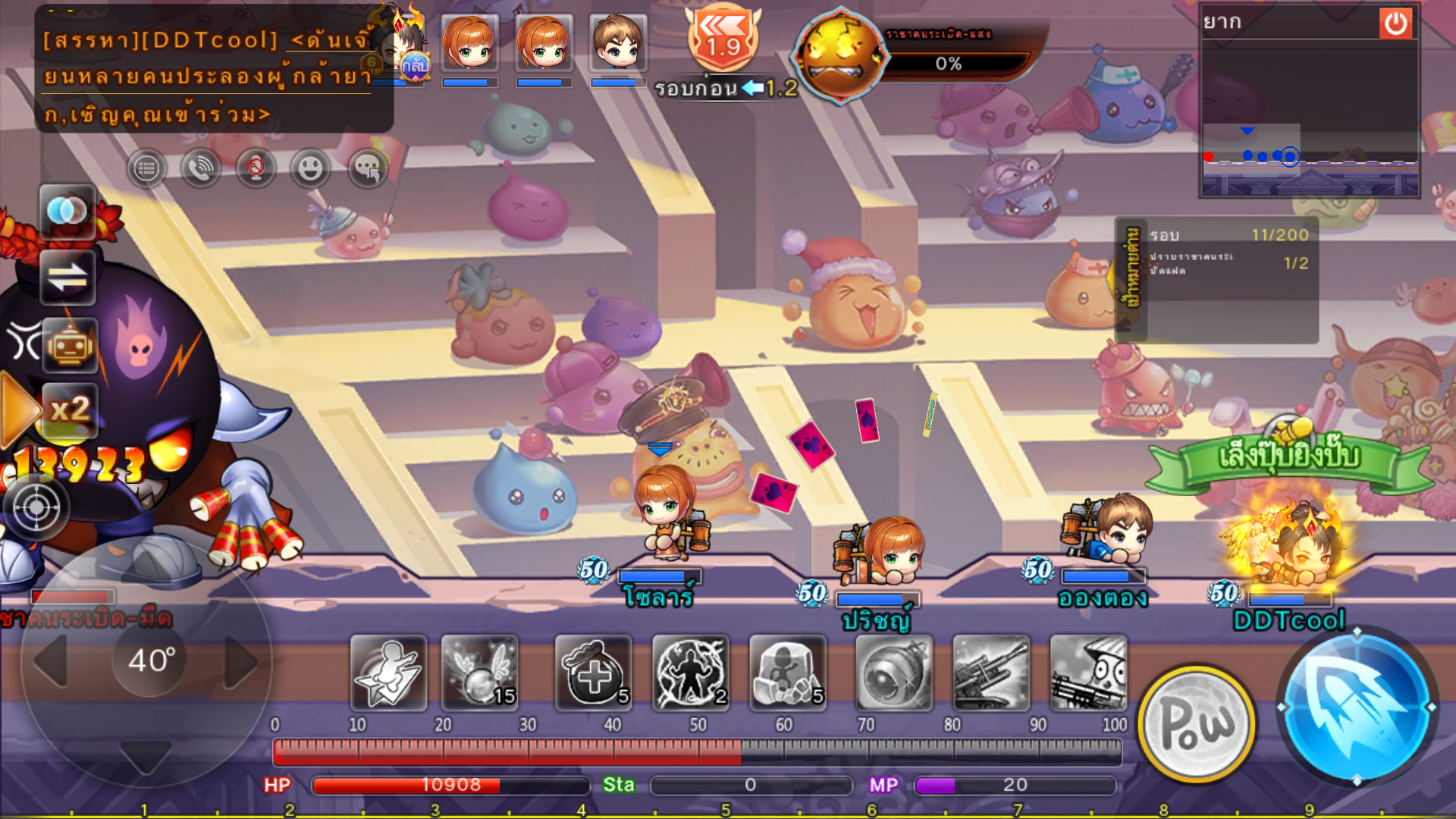Viewport: 1456px width, 819px height.
Task: Toggle the muted microphone icon
Action: point(256,168)
